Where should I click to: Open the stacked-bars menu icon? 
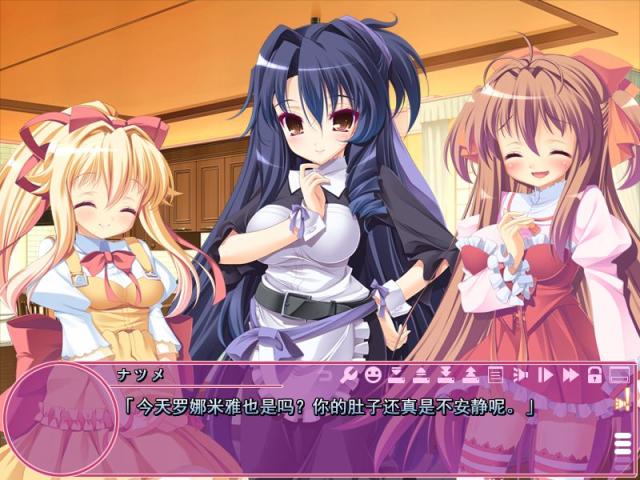pos(622,444)
